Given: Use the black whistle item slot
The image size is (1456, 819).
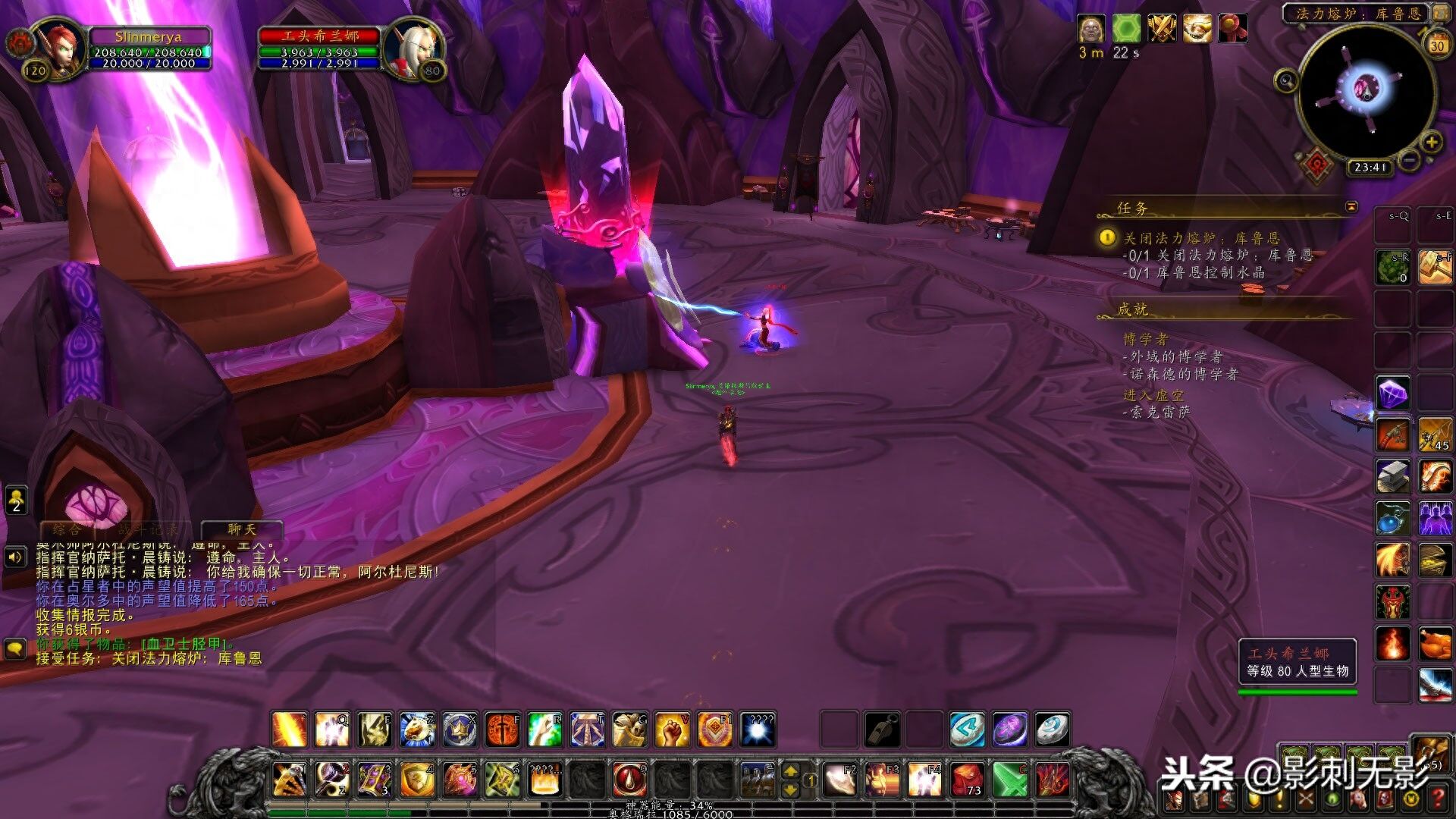Looking at the screenshot, I should pyautogui.click(x=882, y=730).
